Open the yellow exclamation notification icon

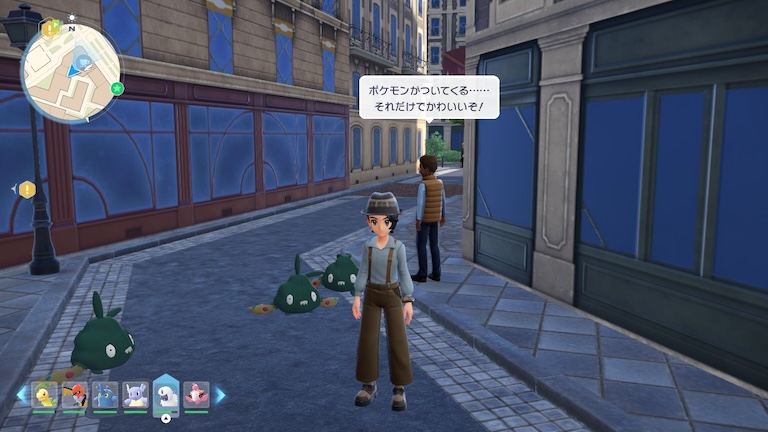[x=27, y=189]
